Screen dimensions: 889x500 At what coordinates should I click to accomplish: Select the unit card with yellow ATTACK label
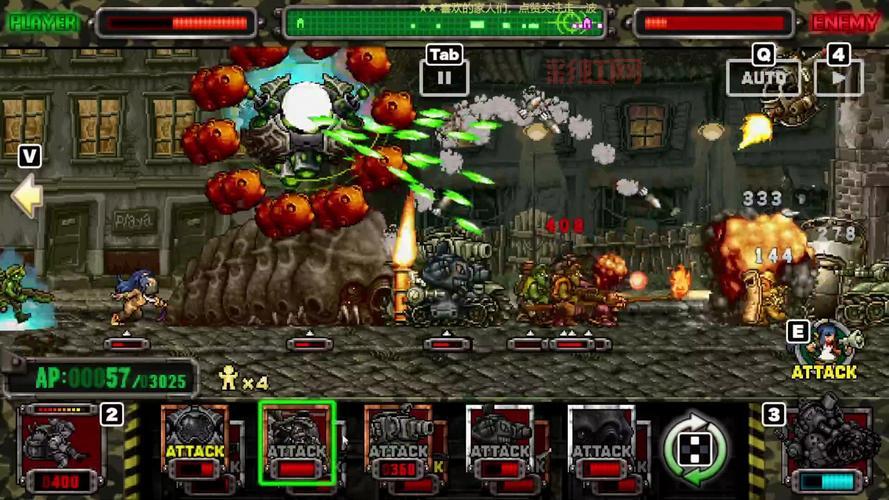[x=195, y=446]
